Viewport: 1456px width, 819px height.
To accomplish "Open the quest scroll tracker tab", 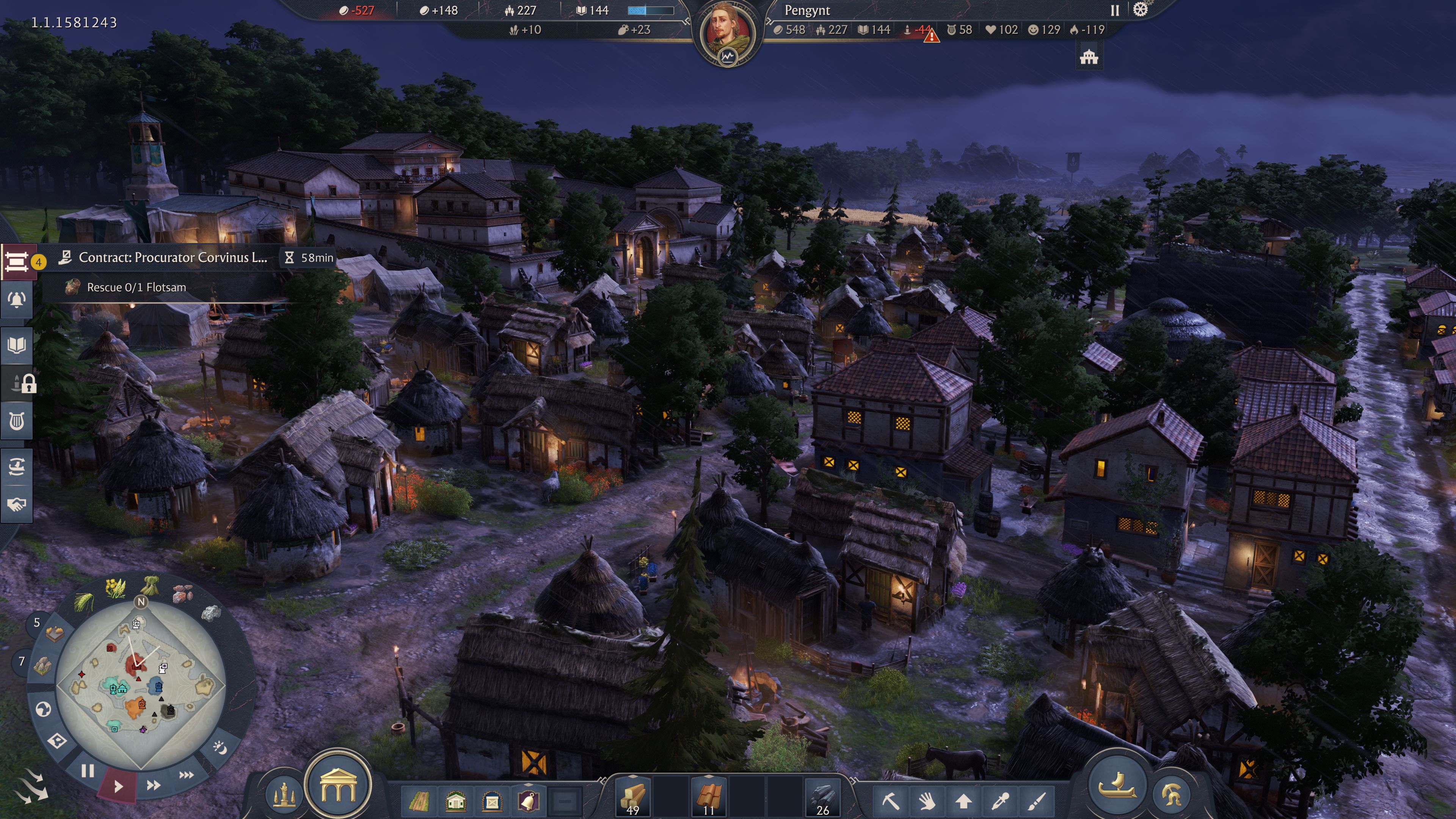I will [x=17, y=261].
